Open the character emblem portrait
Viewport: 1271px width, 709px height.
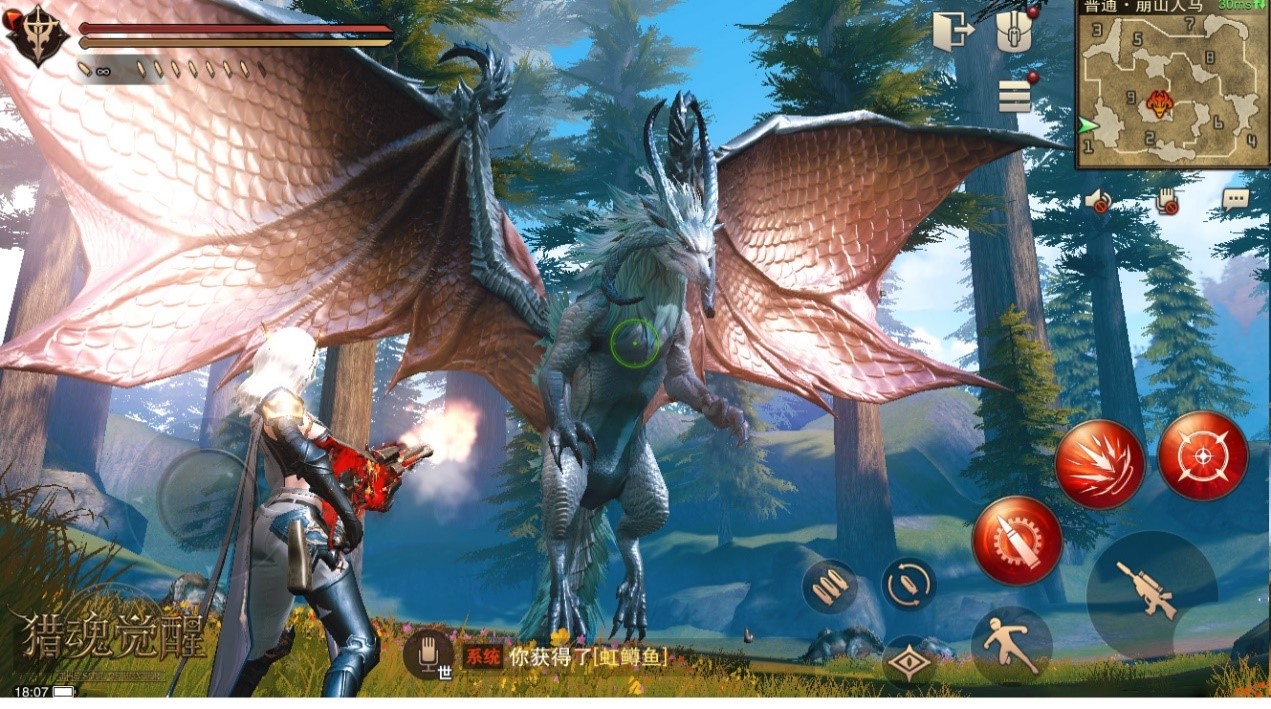[x=36, y=36]
